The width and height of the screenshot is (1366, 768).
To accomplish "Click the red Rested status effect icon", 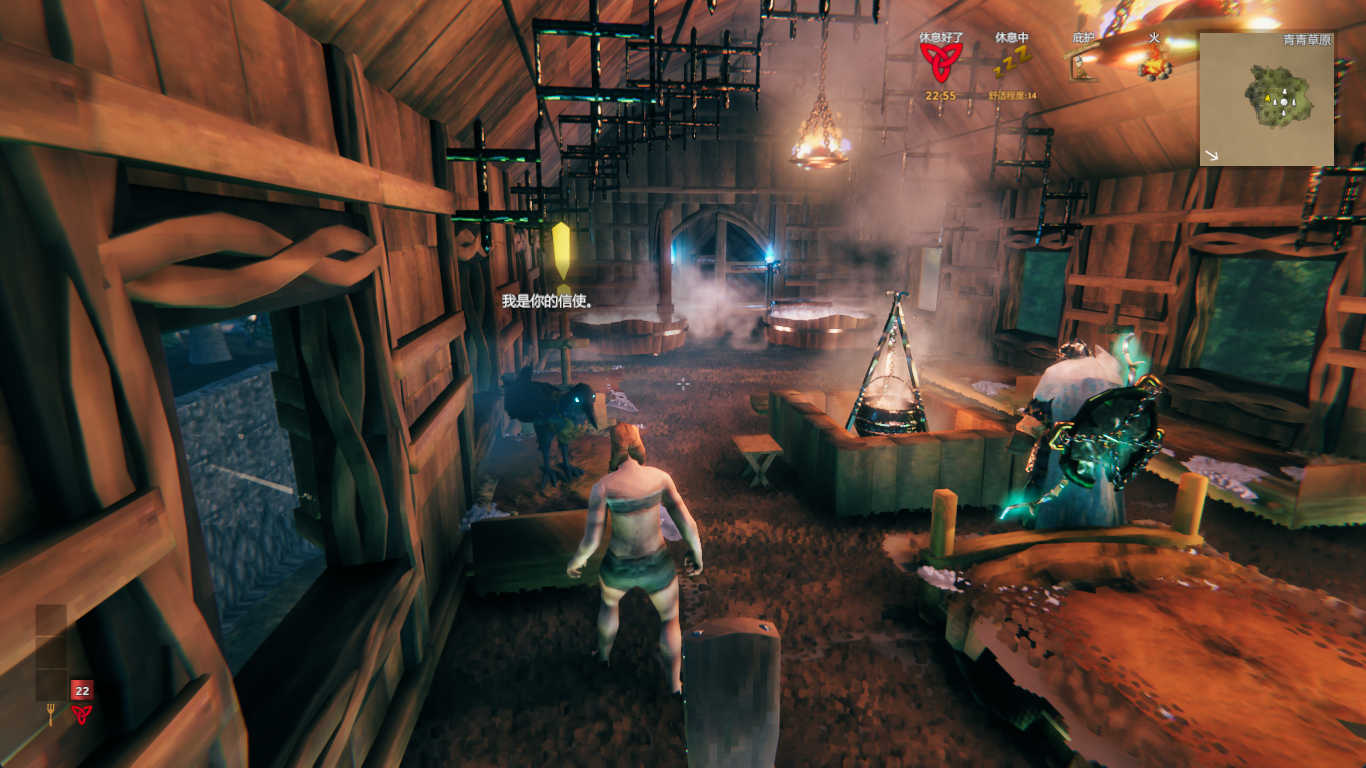I will pos(940,62).
